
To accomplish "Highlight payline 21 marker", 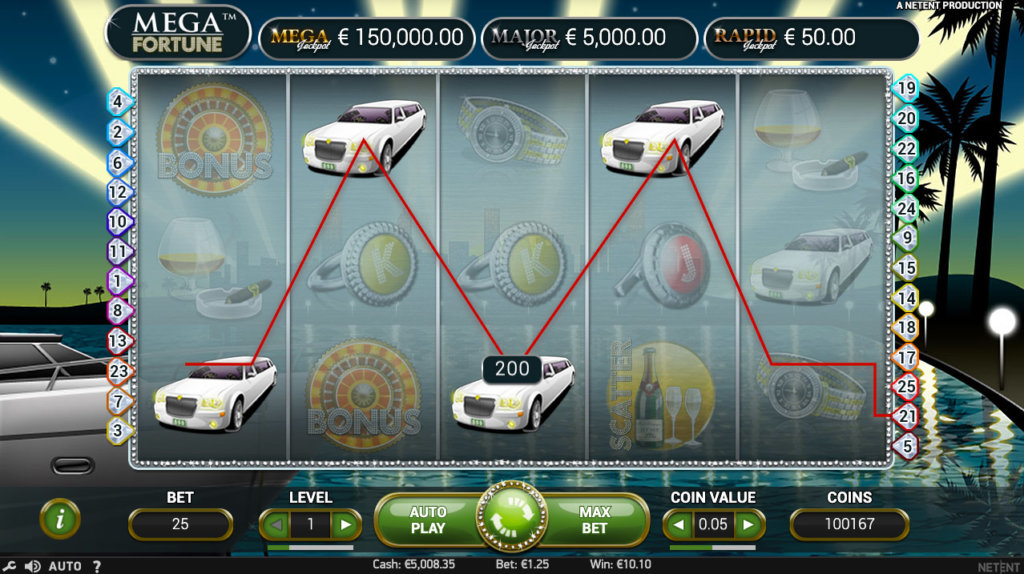I will 906,416.
